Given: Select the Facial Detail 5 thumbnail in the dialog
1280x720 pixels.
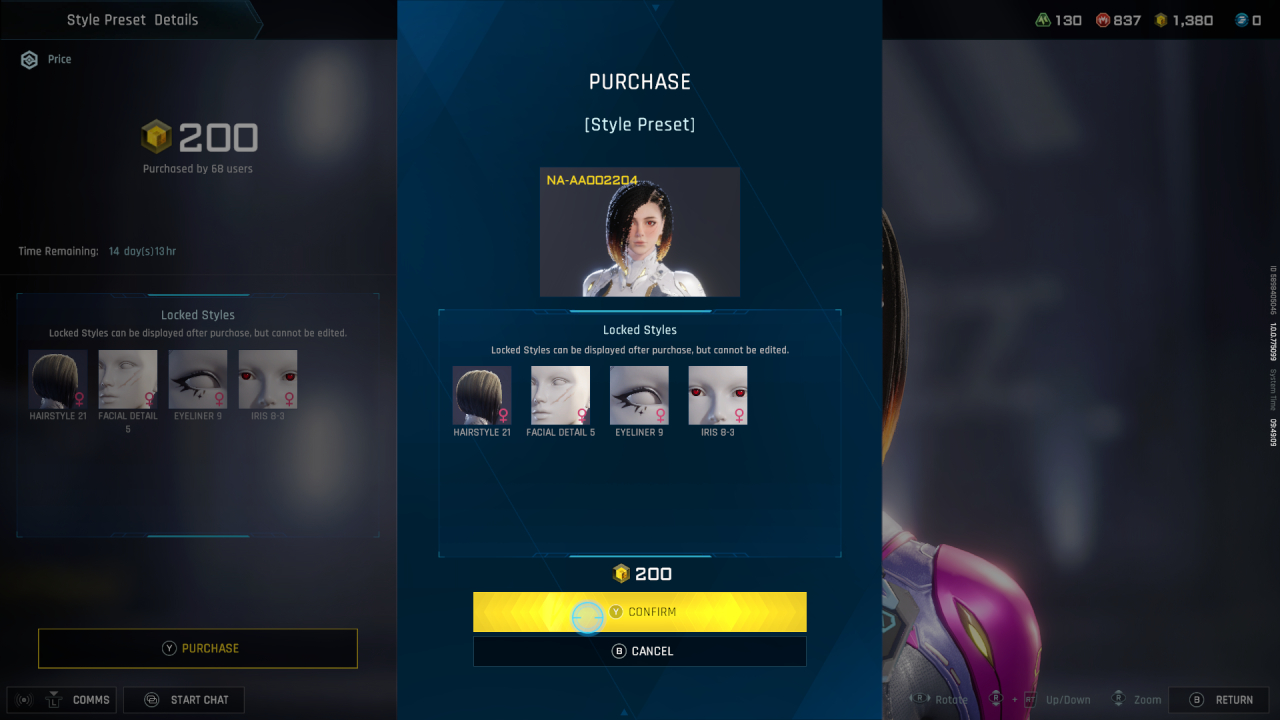Looking at the screenshot, I should point(560,395).
